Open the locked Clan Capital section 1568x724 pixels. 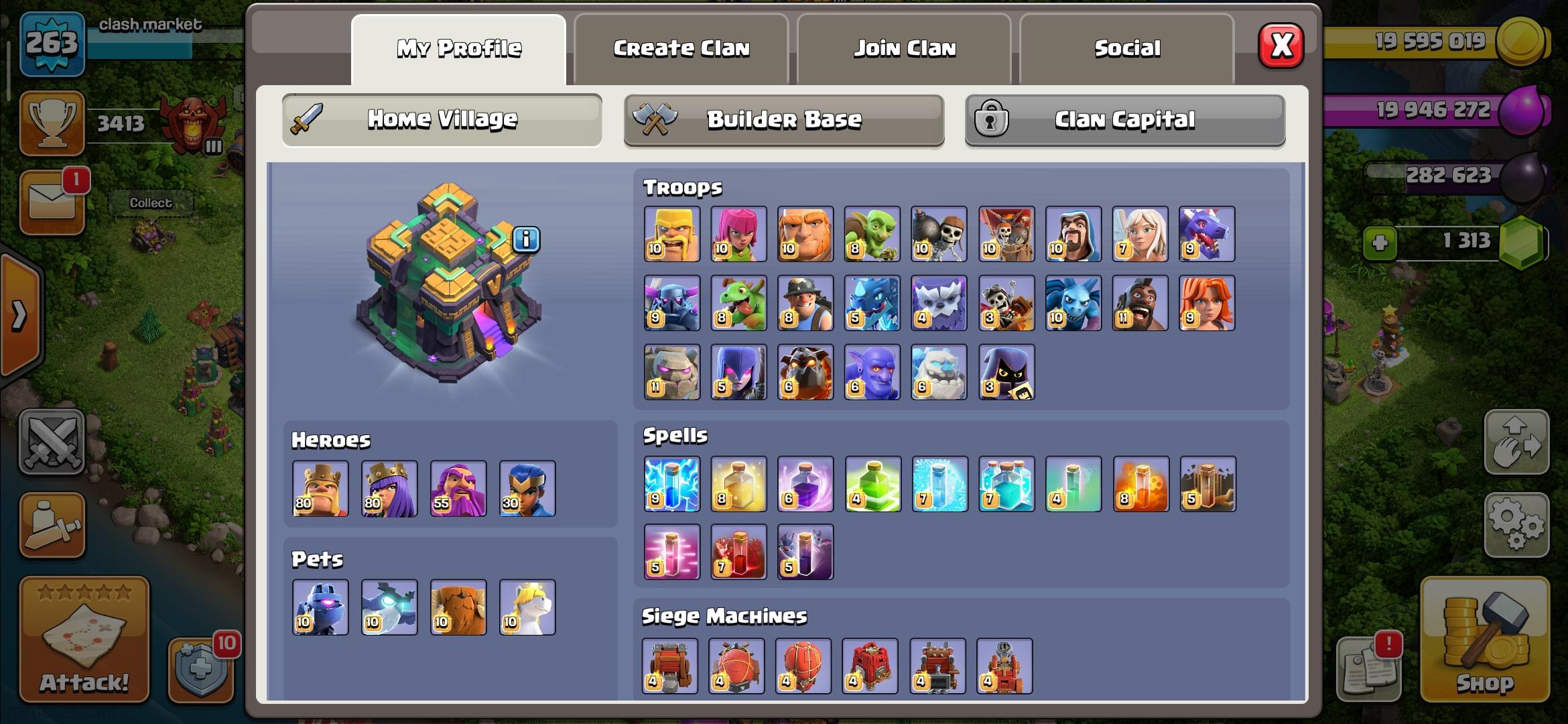[1124, 120]
